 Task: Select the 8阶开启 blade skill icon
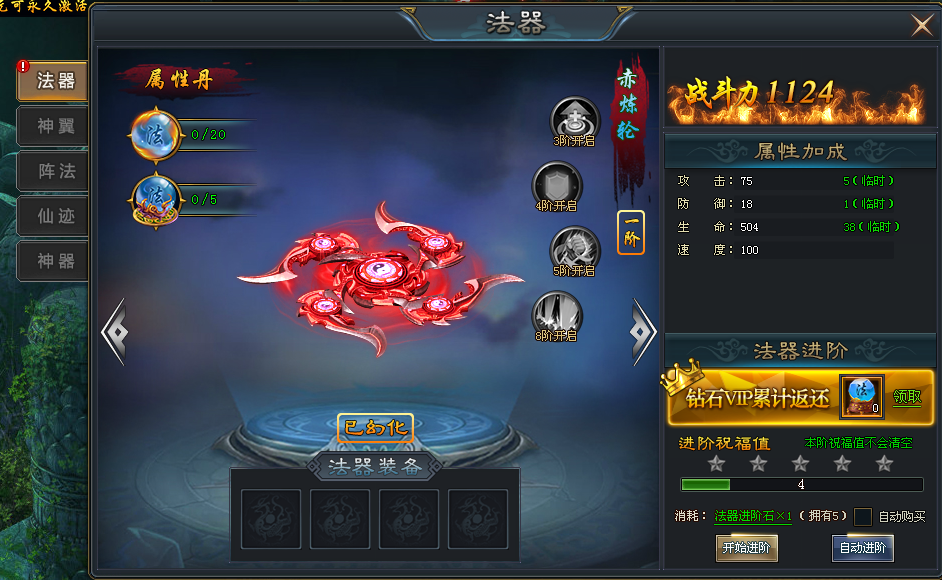pos(556,314)
